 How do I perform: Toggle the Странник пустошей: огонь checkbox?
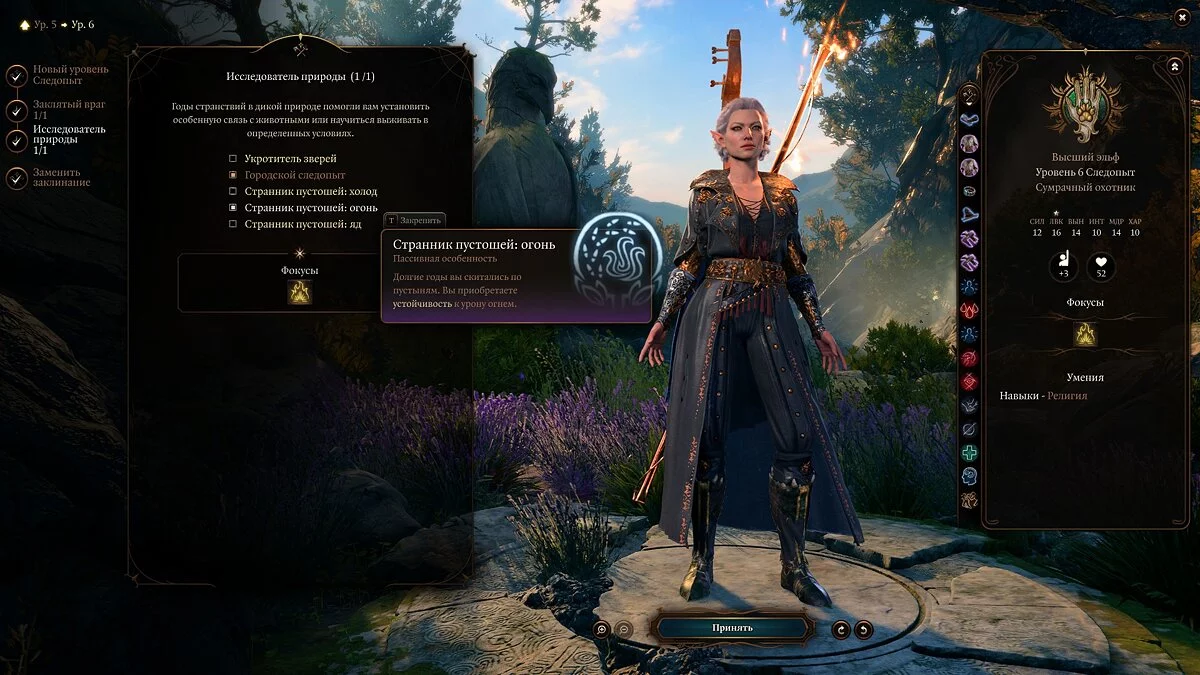tap(233, 207)
